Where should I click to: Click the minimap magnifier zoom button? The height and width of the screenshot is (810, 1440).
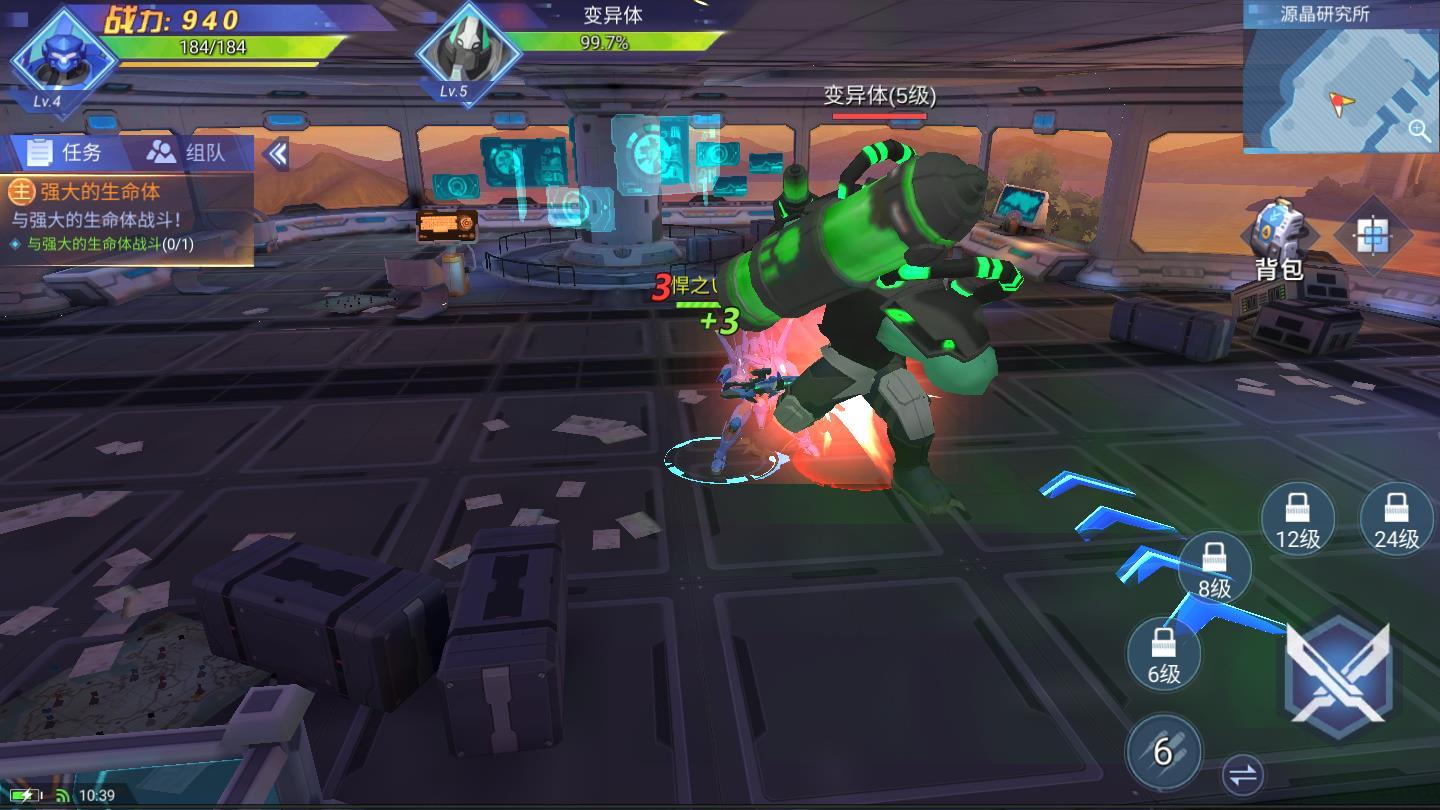point(1418,130)
